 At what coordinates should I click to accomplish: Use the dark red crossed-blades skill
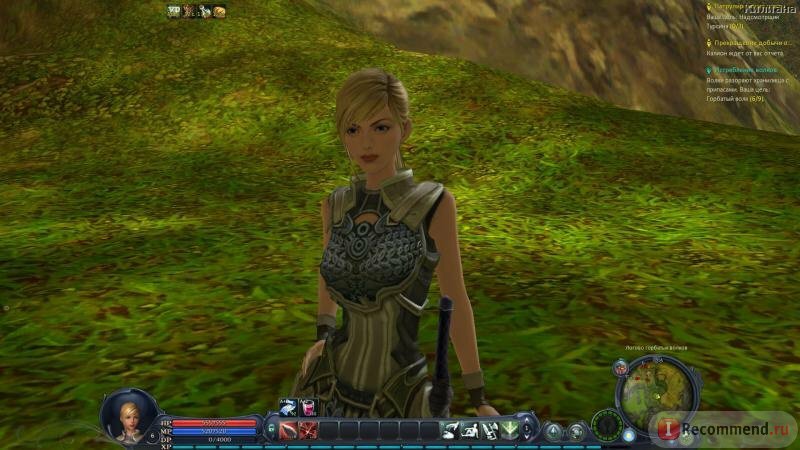pyautogui.click(x=308, y=431)
